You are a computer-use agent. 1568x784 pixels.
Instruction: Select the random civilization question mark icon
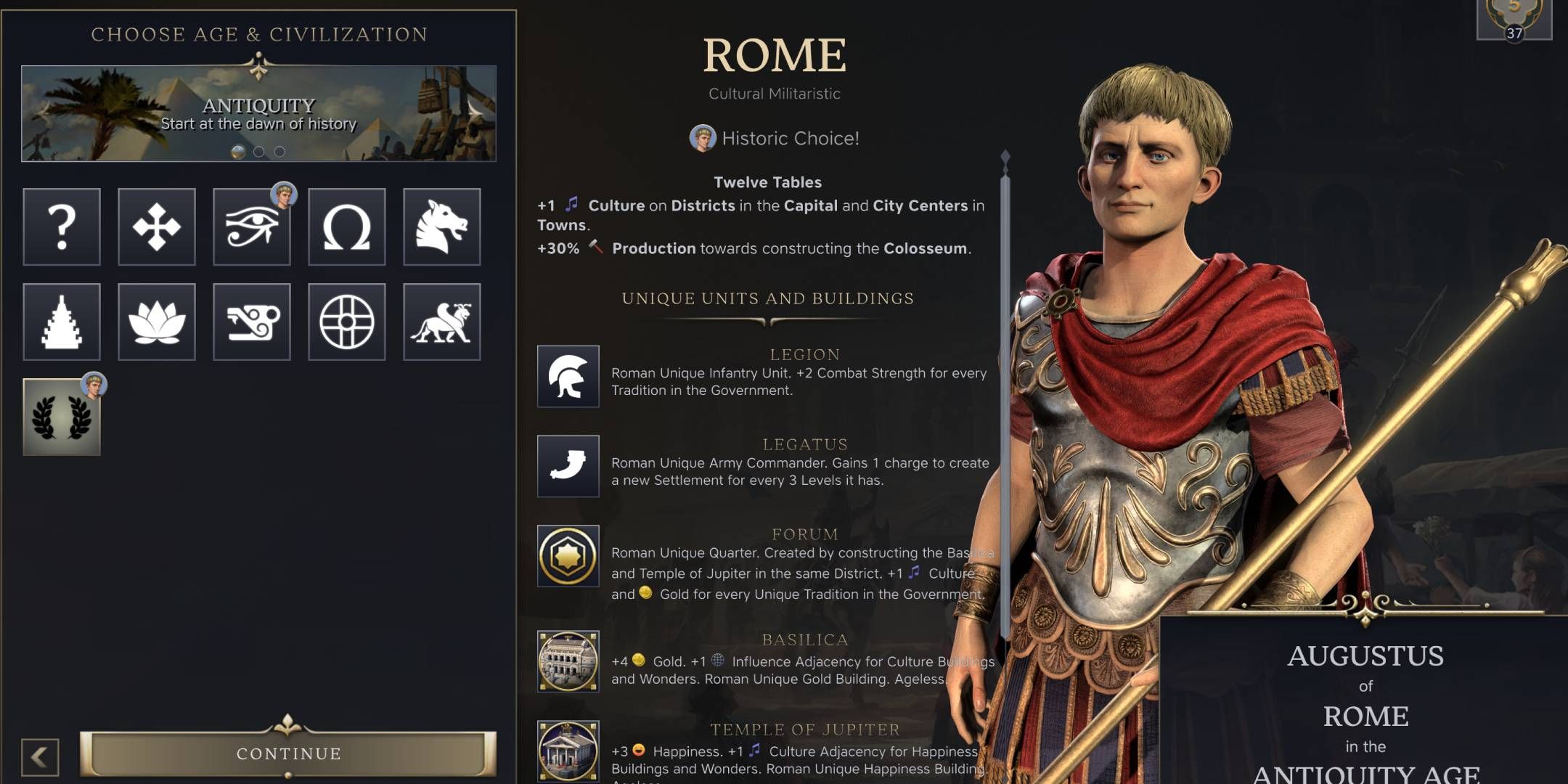62,227
